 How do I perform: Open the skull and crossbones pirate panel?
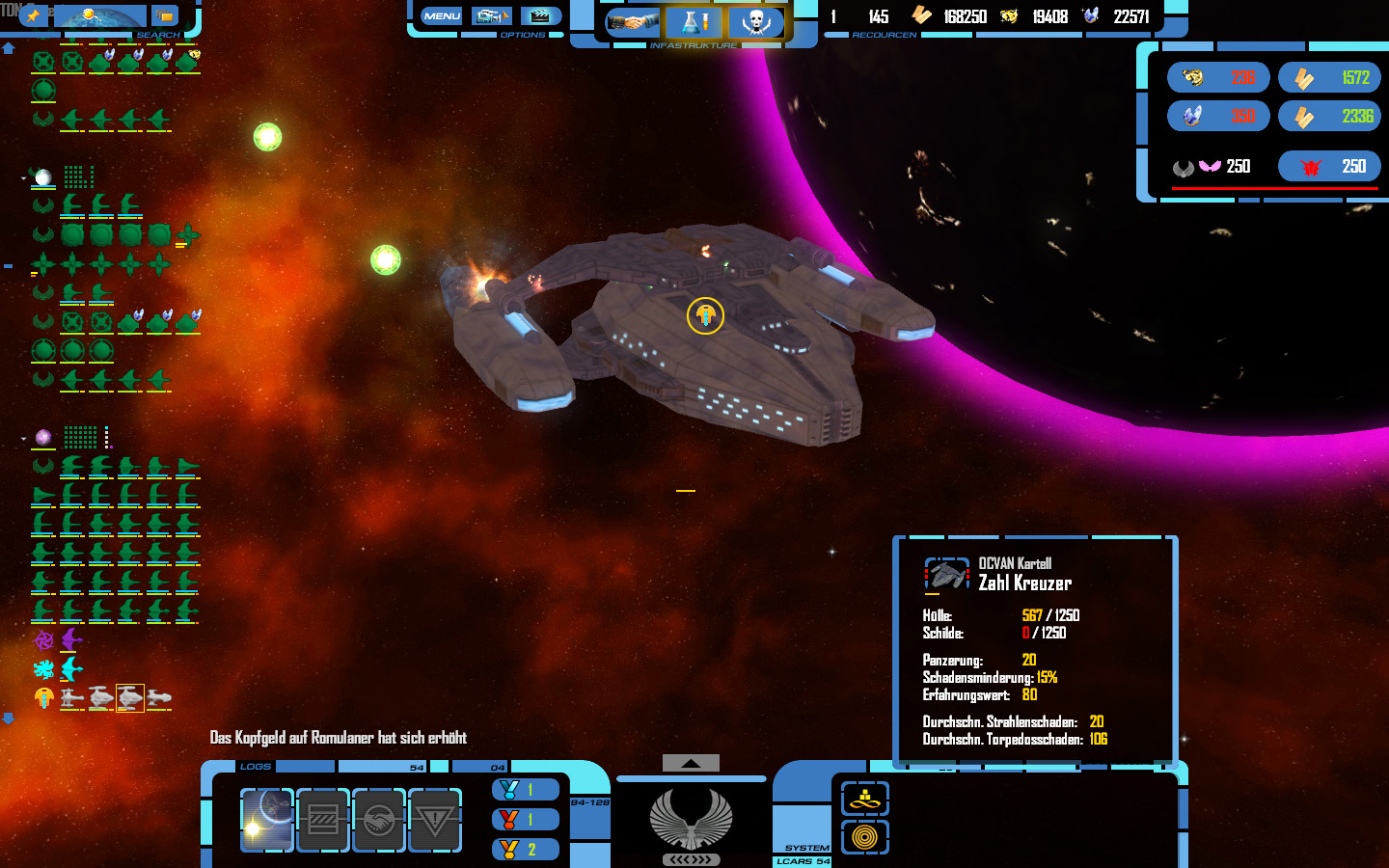click(x=755, y=21)
